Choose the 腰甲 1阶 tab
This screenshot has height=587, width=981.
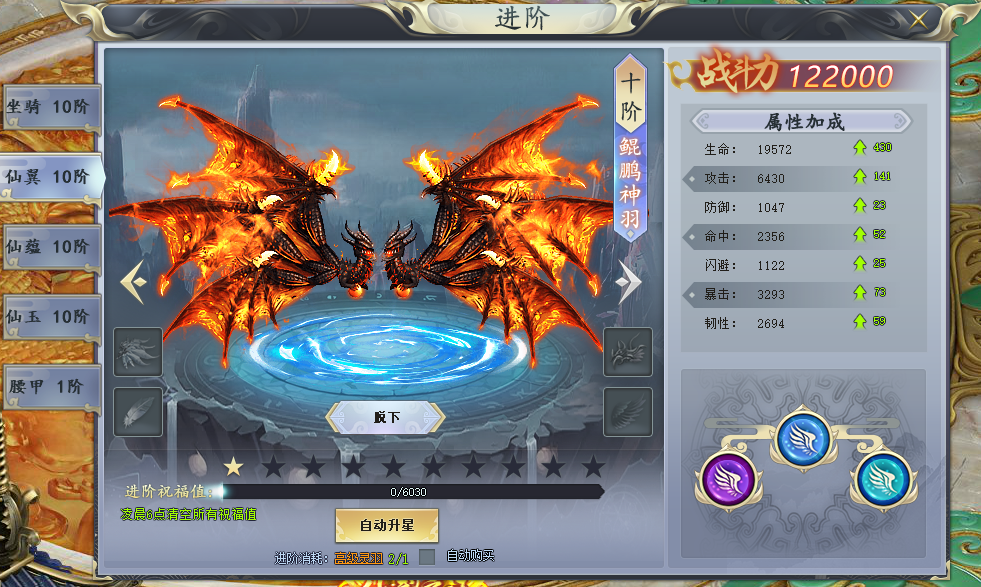click(49, 387)
